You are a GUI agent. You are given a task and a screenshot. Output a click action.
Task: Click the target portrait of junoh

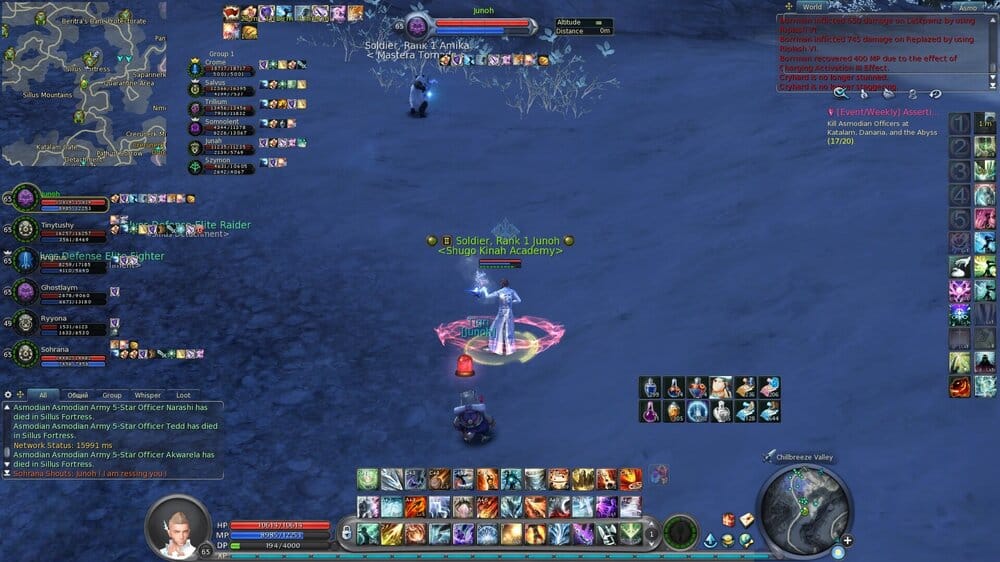tap(418, 26)
